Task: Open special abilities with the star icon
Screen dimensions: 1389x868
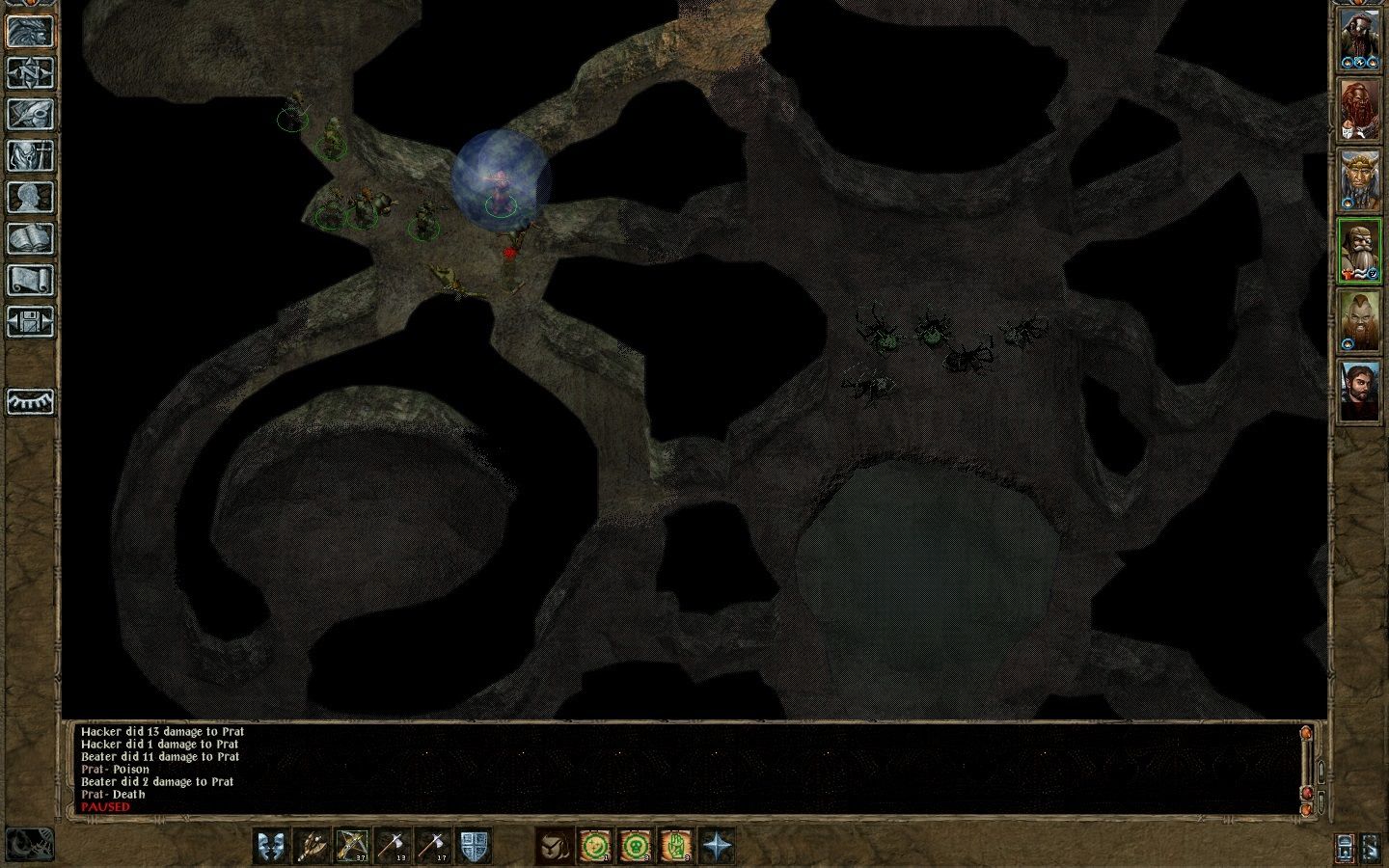Action: (x=716, y=846)
